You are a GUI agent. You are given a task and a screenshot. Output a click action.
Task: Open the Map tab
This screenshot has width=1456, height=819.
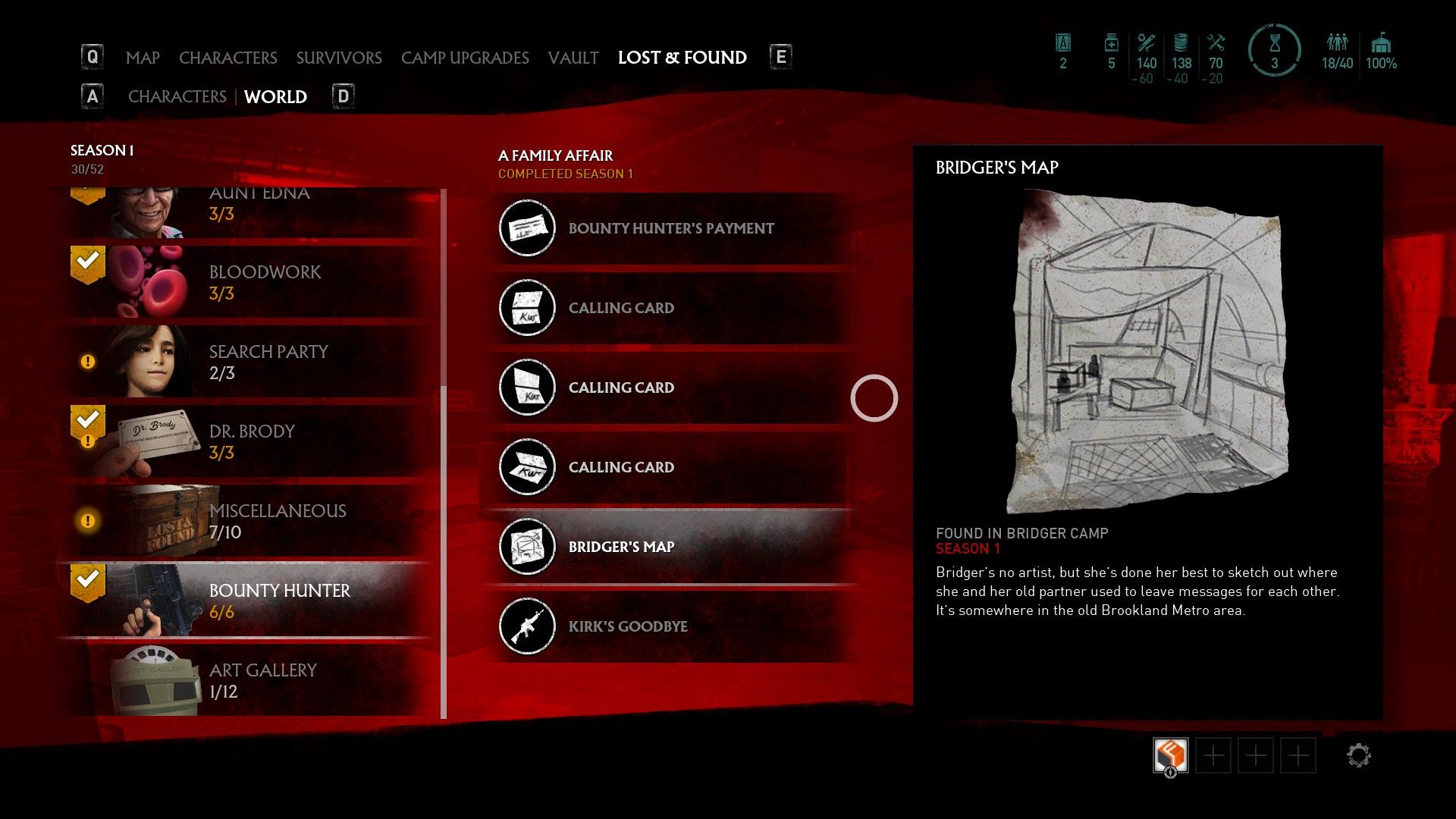[143, 58]
